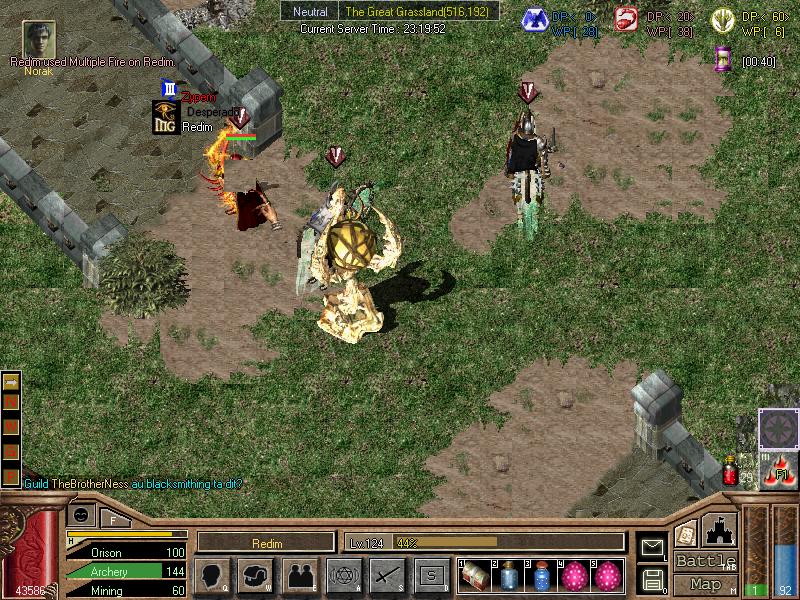
Task: Open the party two-people button
Action: [x=300, y=575]
